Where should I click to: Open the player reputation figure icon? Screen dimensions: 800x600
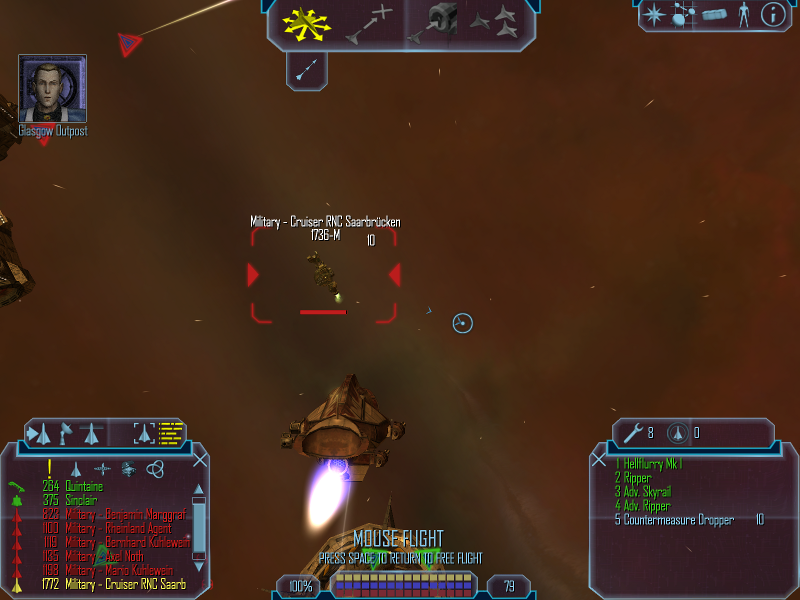click(x=743, y=14)
